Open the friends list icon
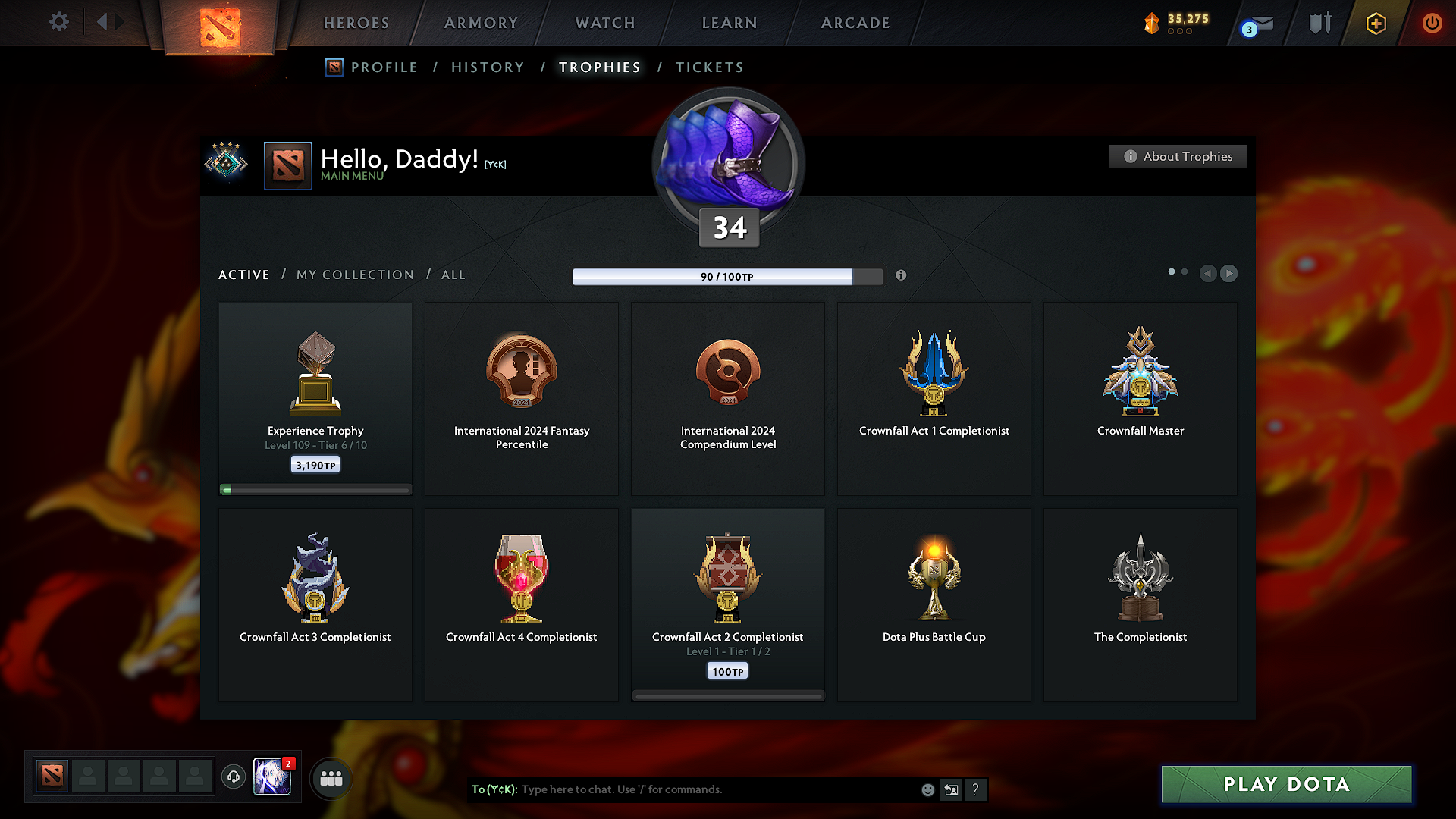 (331, 778)
